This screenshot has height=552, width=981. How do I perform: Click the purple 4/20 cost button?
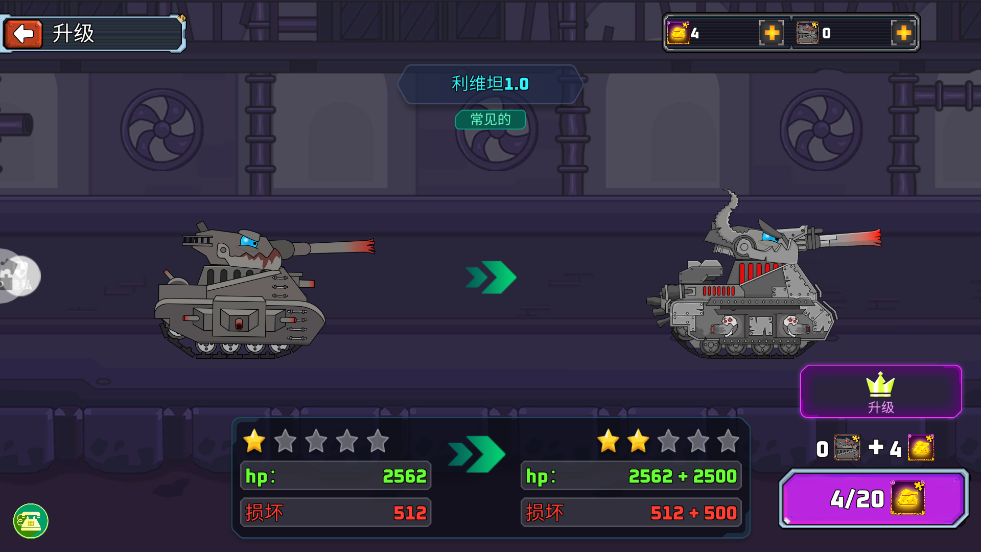(874, 498)
